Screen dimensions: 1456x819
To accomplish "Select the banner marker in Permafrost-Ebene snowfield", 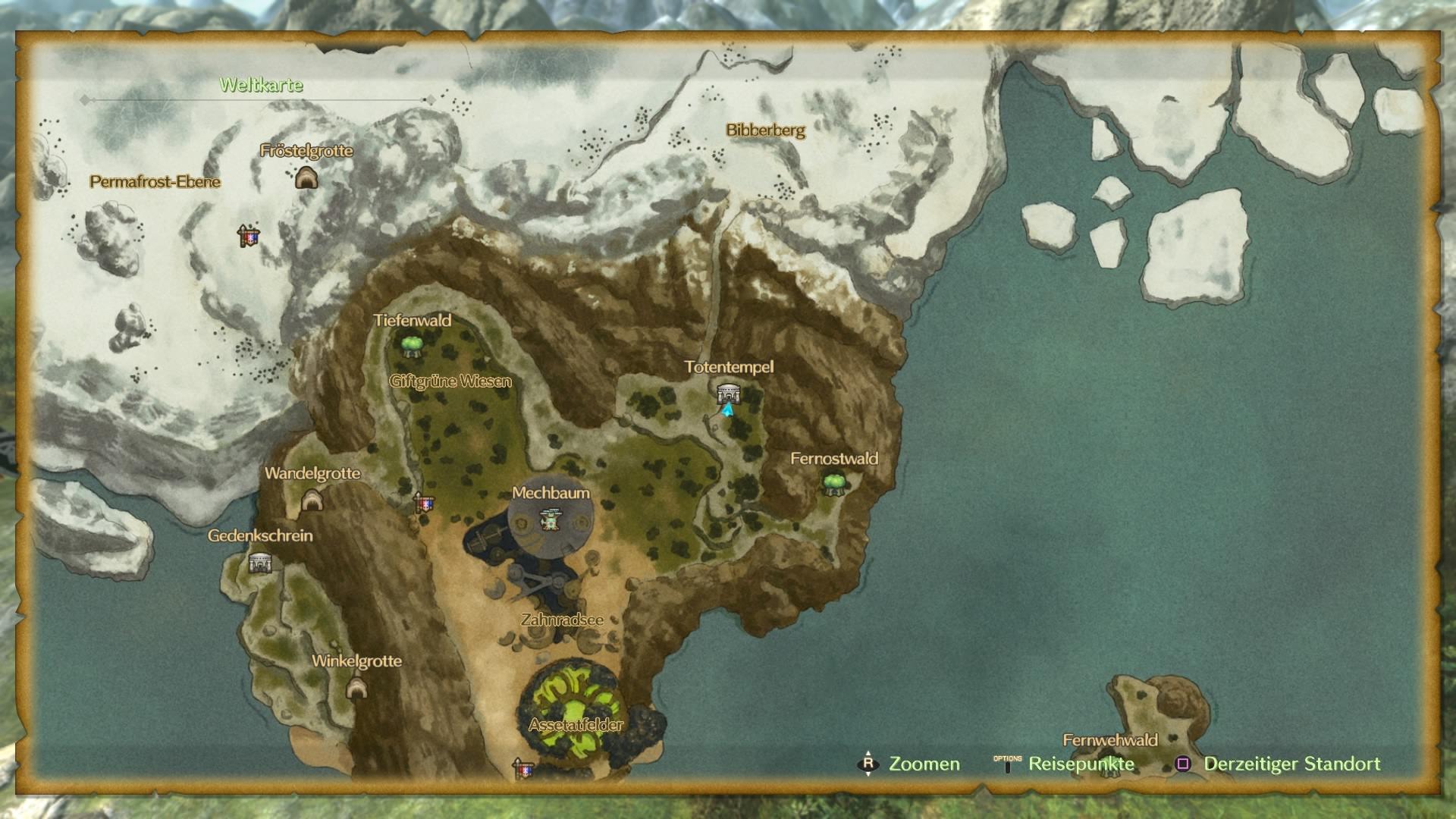I will 248,236.
